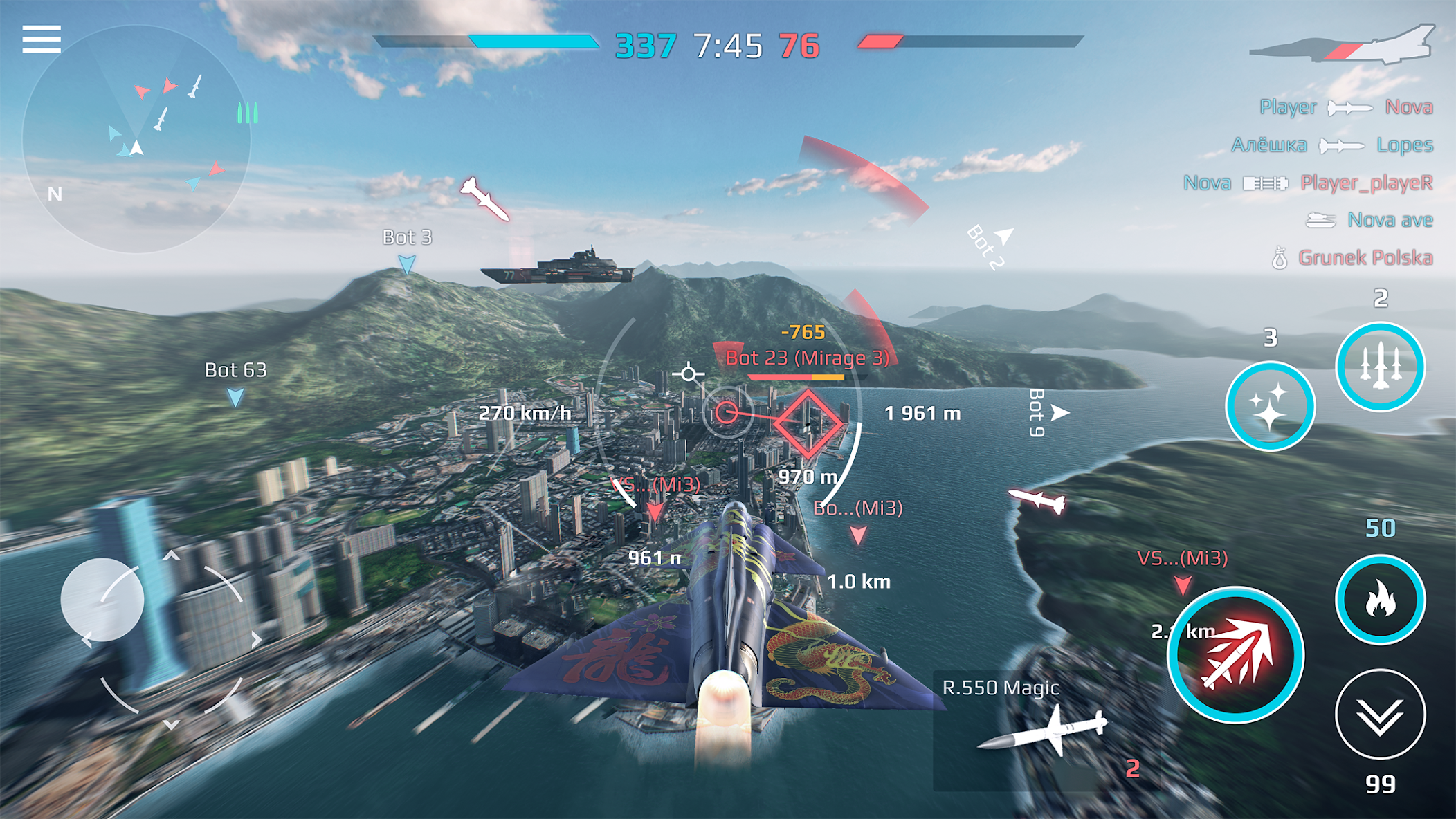
Task: Activate the afterburner flame button
Action: [x=1380, y=599]
